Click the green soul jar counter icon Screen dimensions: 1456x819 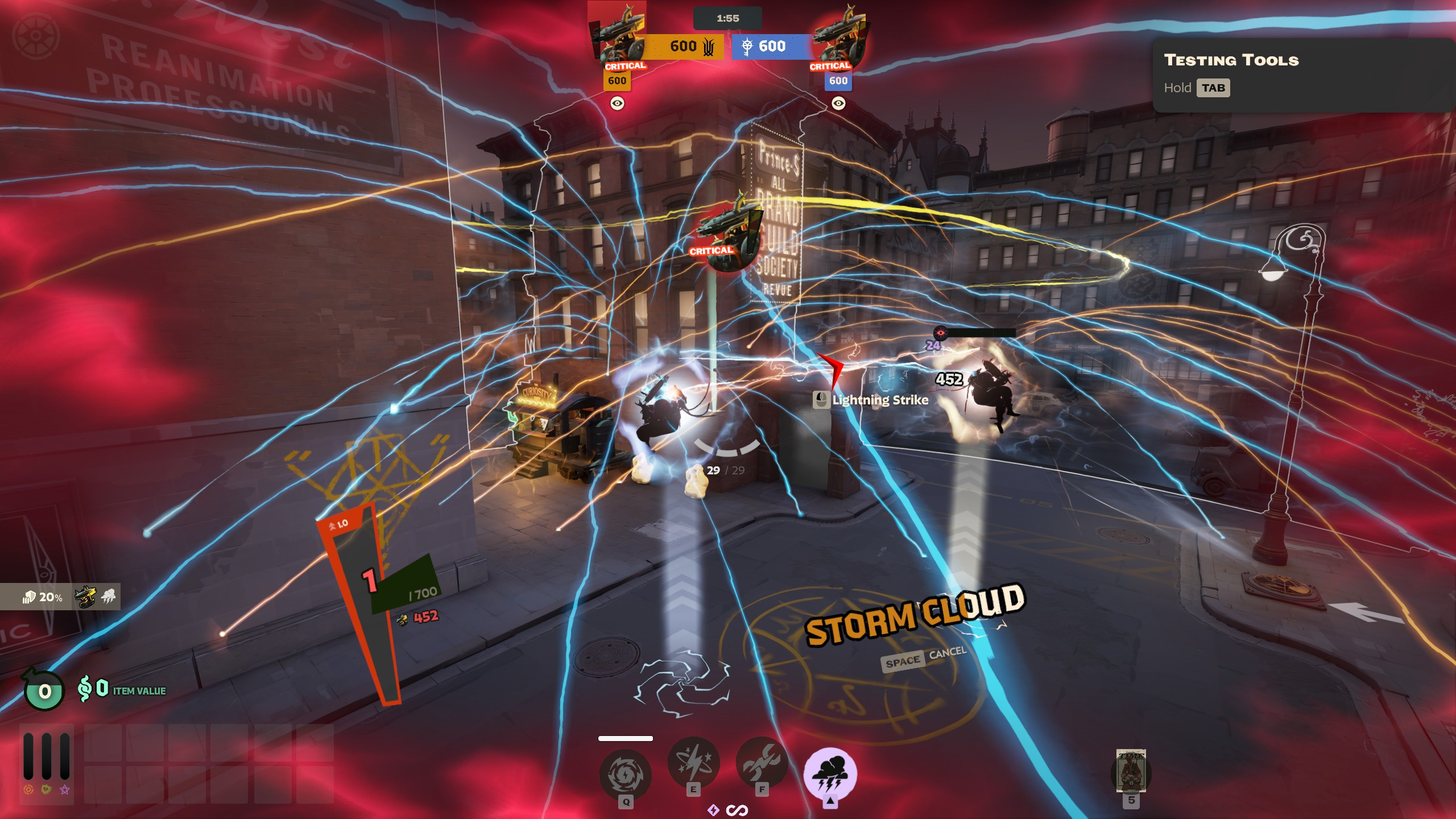[44, 691]
